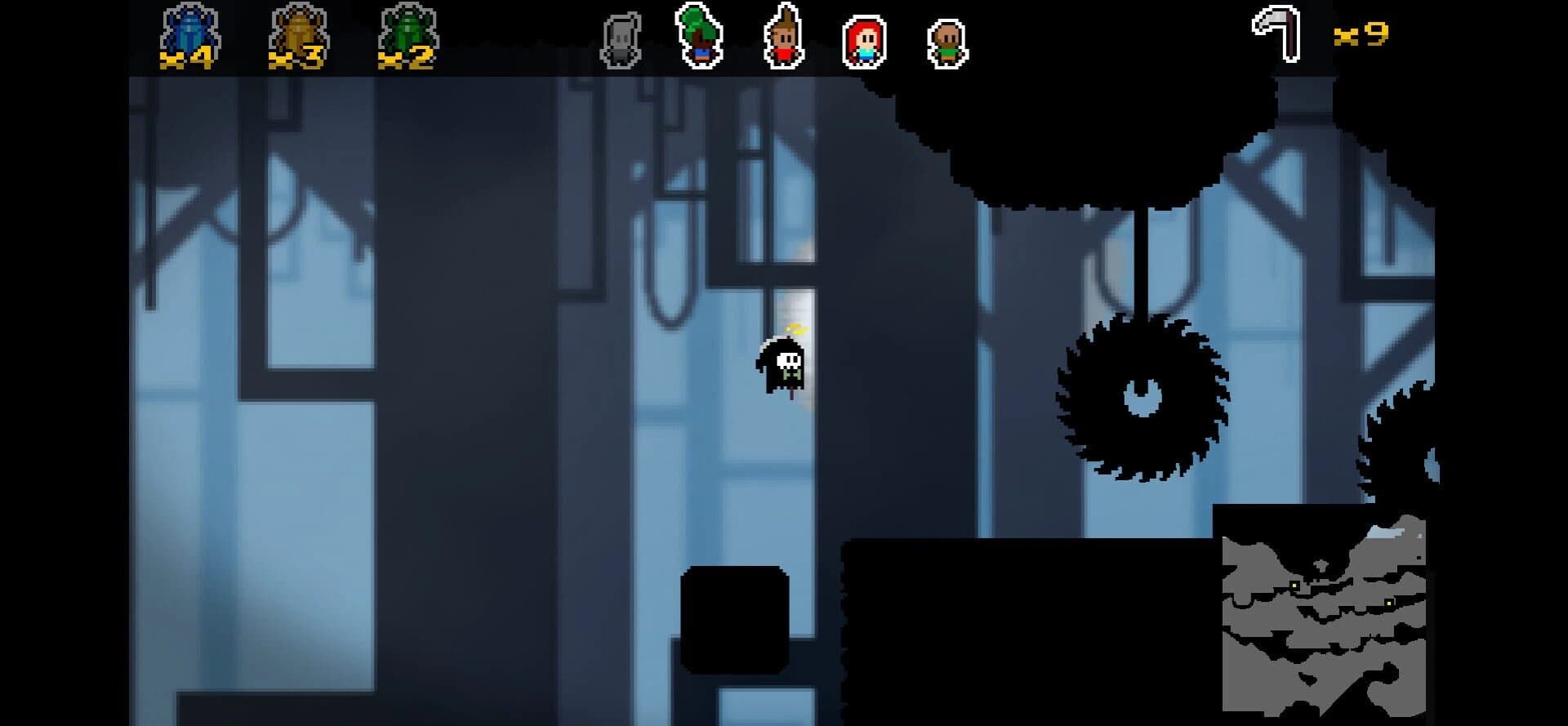
Task: Select the red-haired girl portrait
Action: click(x=863, y=37)
